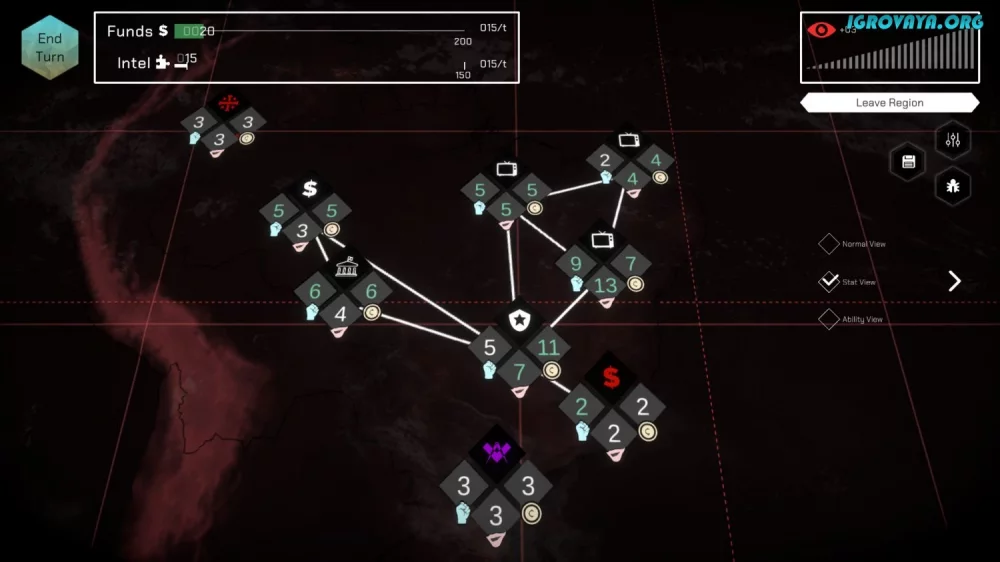Screen dimensions: 1000x562
Task: Pick the purple emblem node
Action: tap(497, 454)
